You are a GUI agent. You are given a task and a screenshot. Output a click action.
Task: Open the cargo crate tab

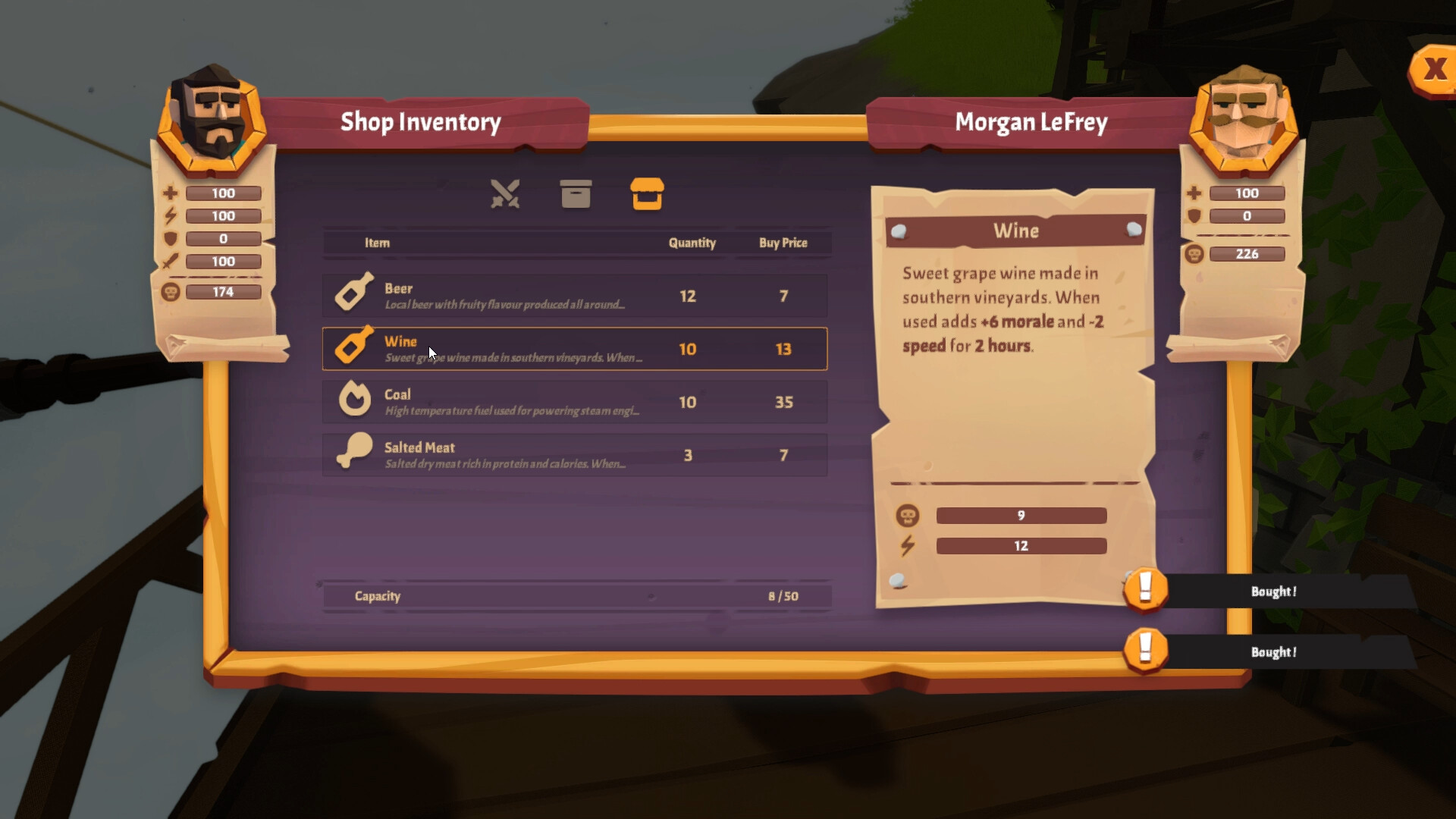576,195
